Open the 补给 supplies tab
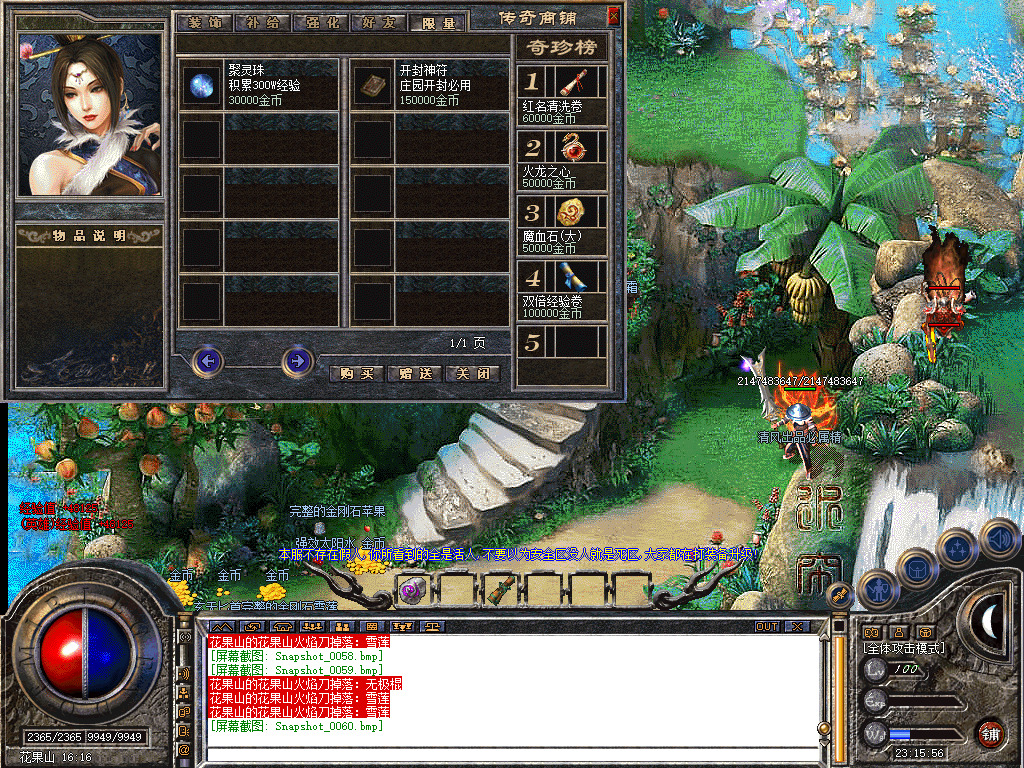Screen dimensions: 1024x768 coord(262,22)
